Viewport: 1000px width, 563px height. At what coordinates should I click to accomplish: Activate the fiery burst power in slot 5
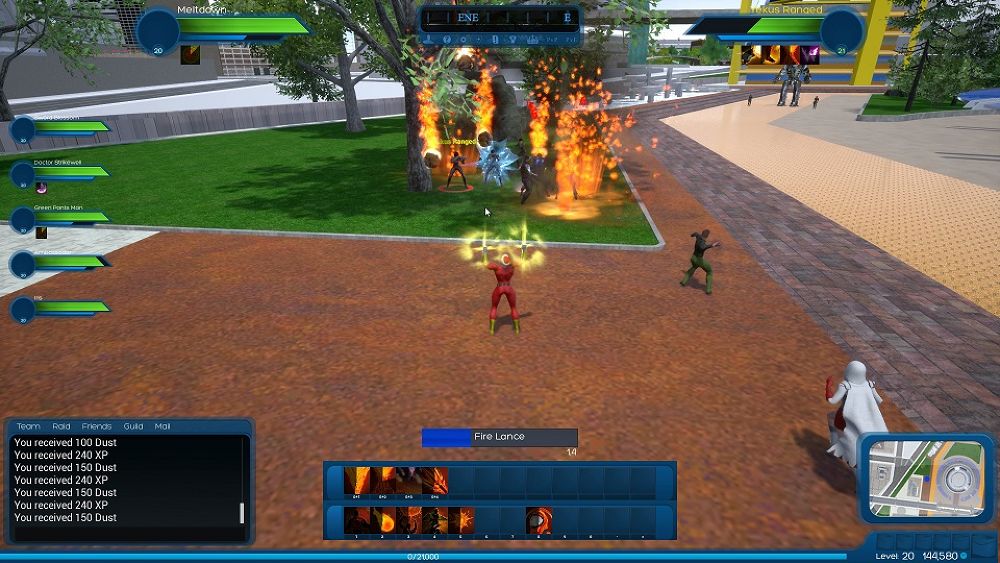(460, 520)
